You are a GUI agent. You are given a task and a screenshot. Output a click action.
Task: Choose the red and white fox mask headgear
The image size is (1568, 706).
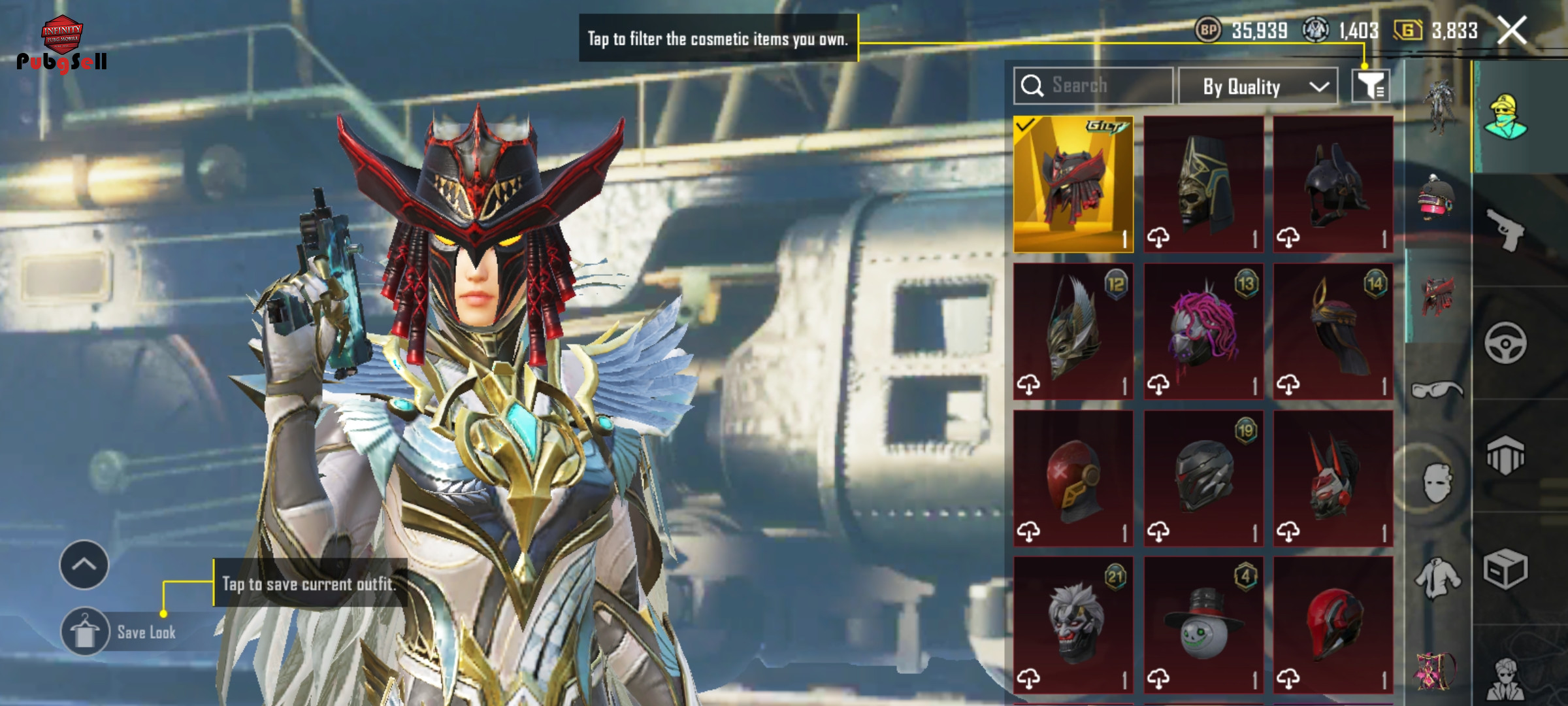[x=1333, y=479]
